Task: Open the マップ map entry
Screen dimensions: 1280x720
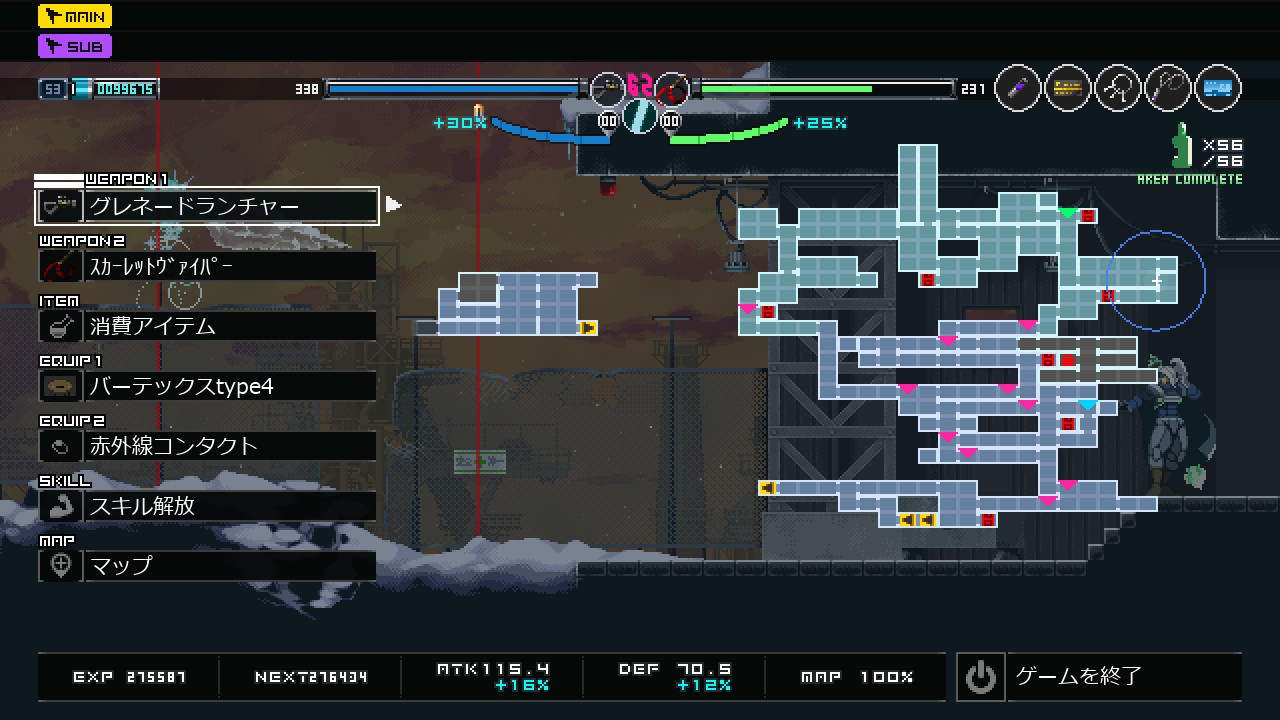Action: pyautogui.click(x=207, y=566)
